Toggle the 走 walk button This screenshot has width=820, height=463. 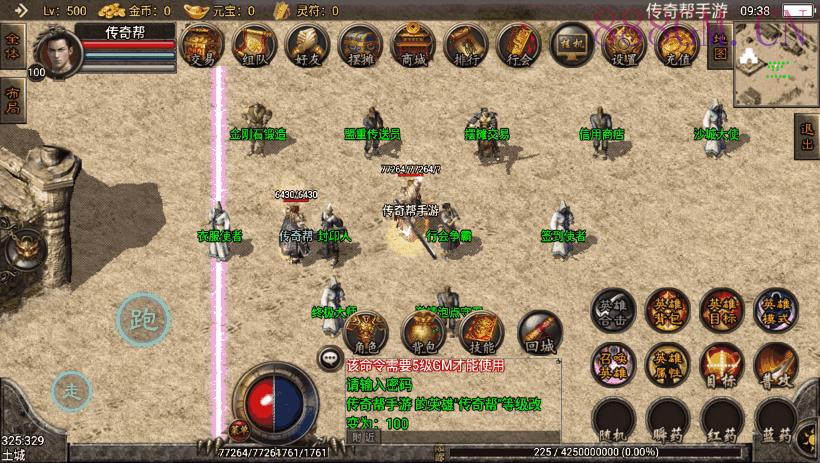coord(72,391)
